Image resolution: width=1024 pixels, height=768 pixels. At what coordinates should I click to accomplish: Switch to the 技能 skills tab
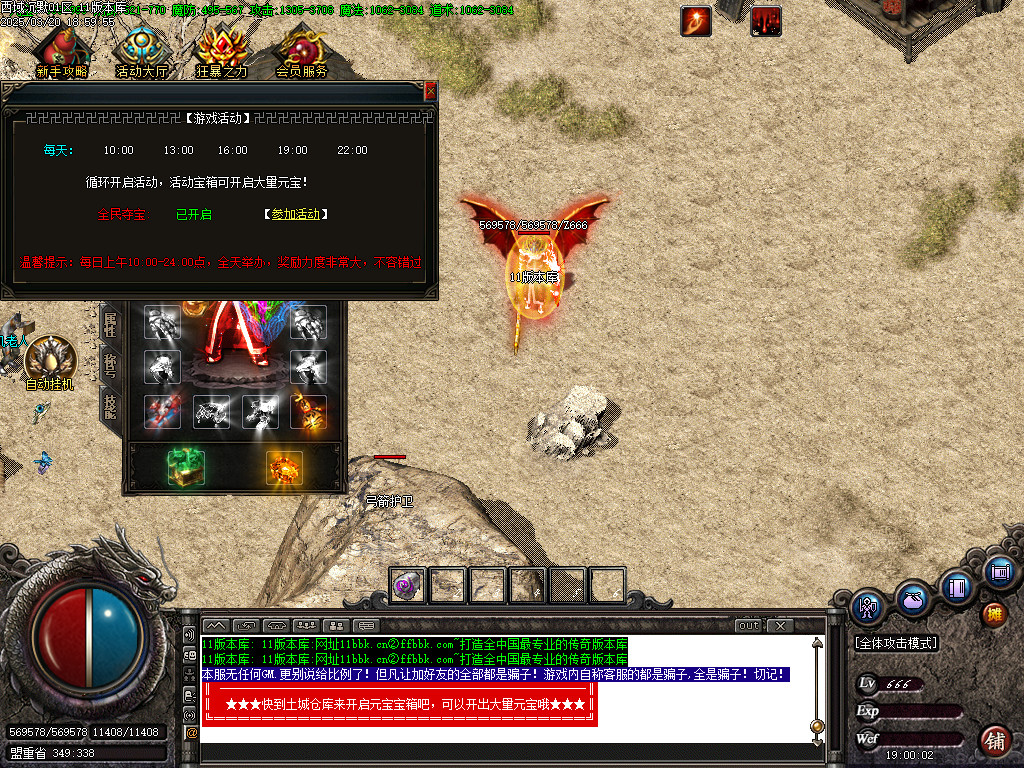pyautogui.click(x=110, y=405)
